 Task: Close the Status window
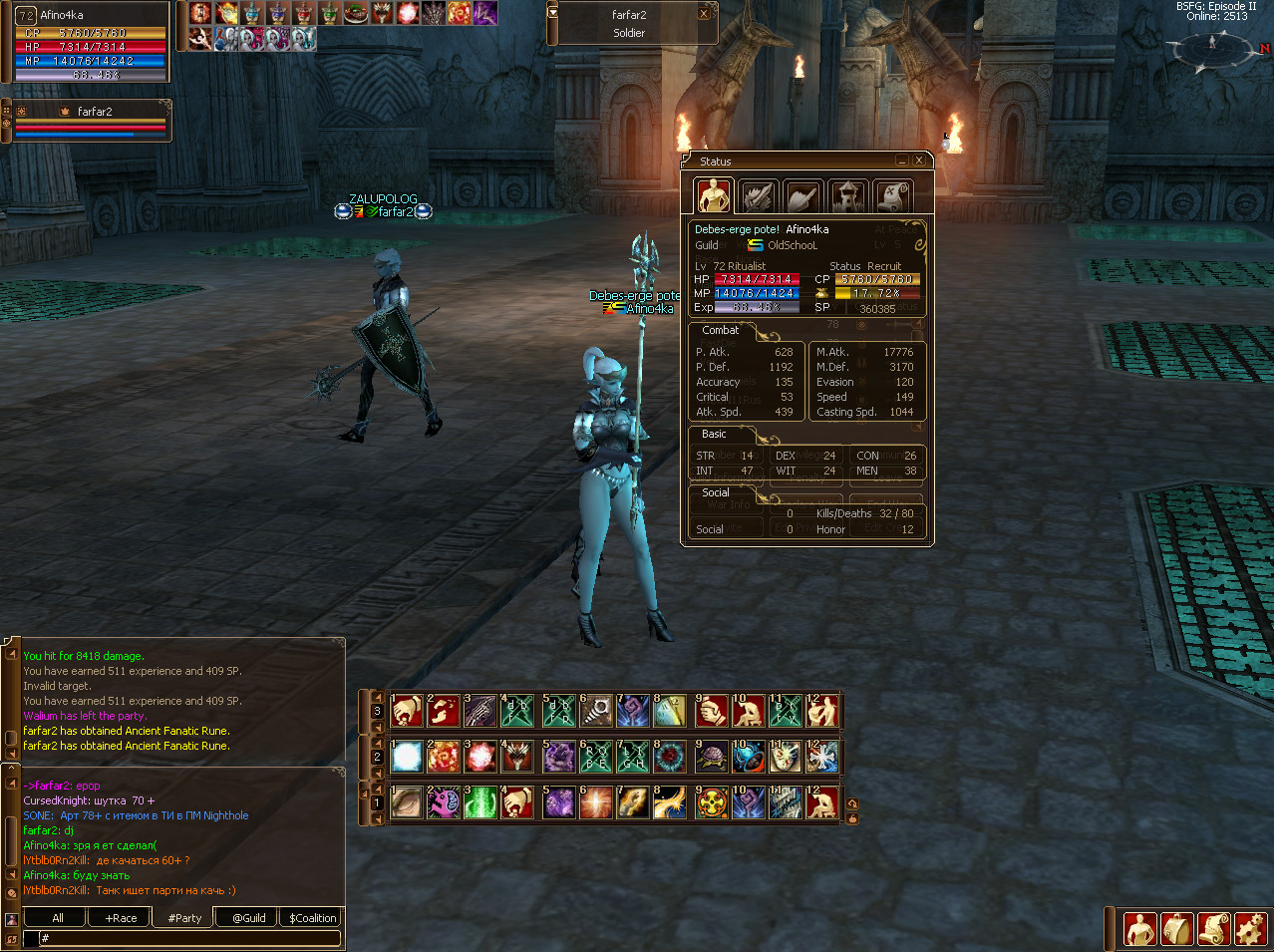click(x=919, y=160)
